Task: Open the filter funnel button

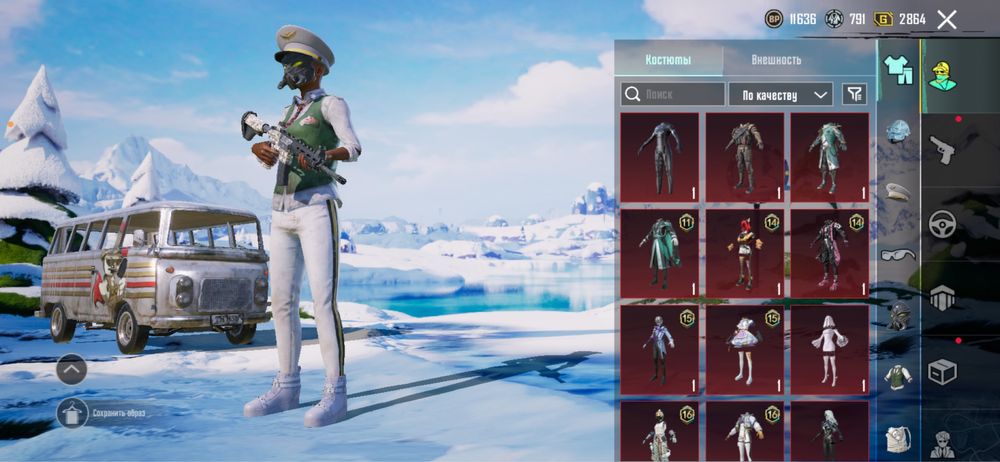Action: (854, 94)
